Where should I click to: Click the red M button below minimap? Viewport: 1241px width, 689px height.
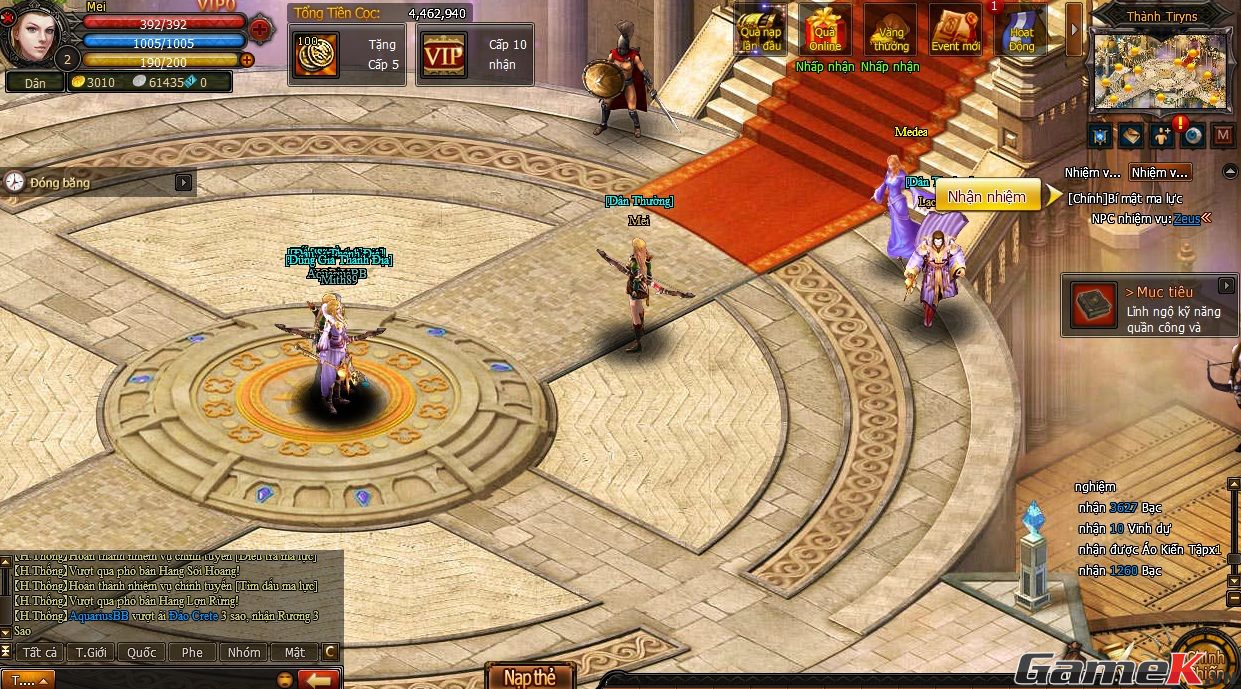click(1223, 135)
